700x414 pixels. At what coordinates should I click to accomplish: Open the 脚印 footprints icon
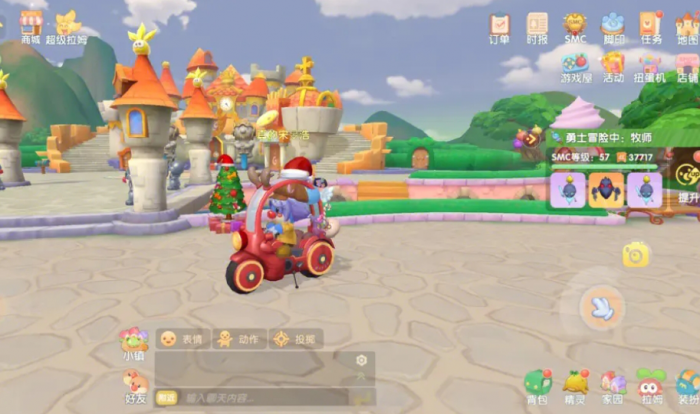coord(613,27)
